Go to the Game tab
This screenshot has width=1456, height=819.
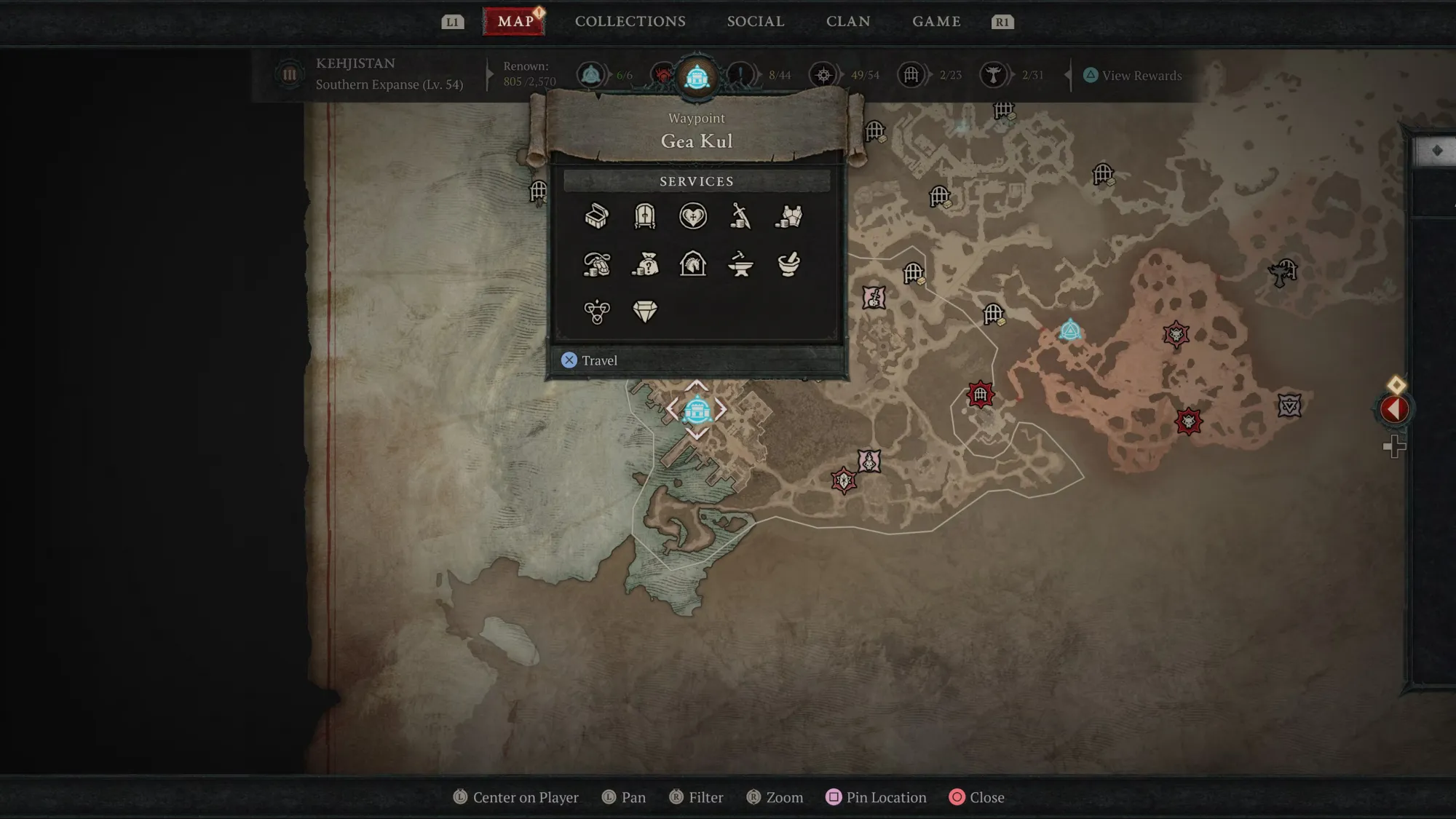tap(936, 22)
